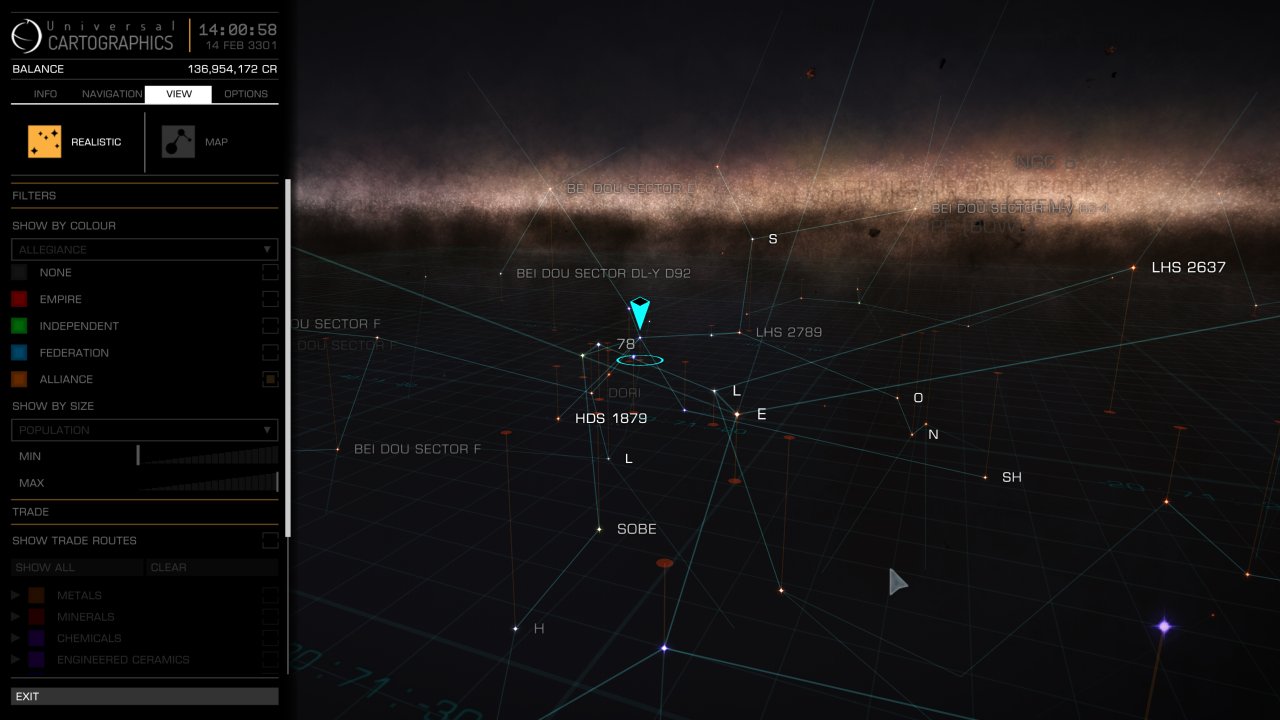Enable the Empire allegiance filter checkbox
1280x720 pixels.
pyautogui.click(x=270, y=299)
